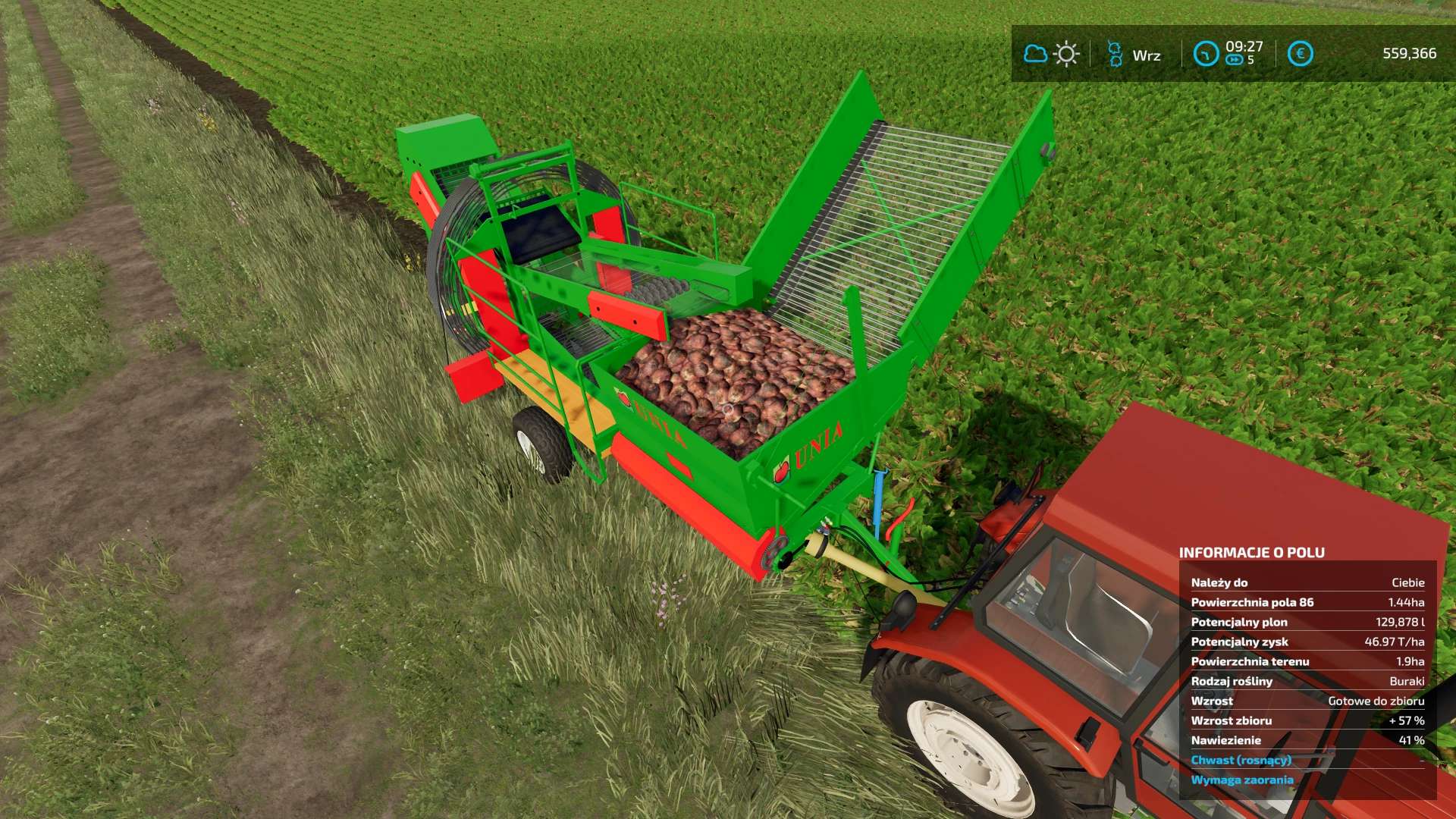Click the euro currency icon

(1300, 53)
